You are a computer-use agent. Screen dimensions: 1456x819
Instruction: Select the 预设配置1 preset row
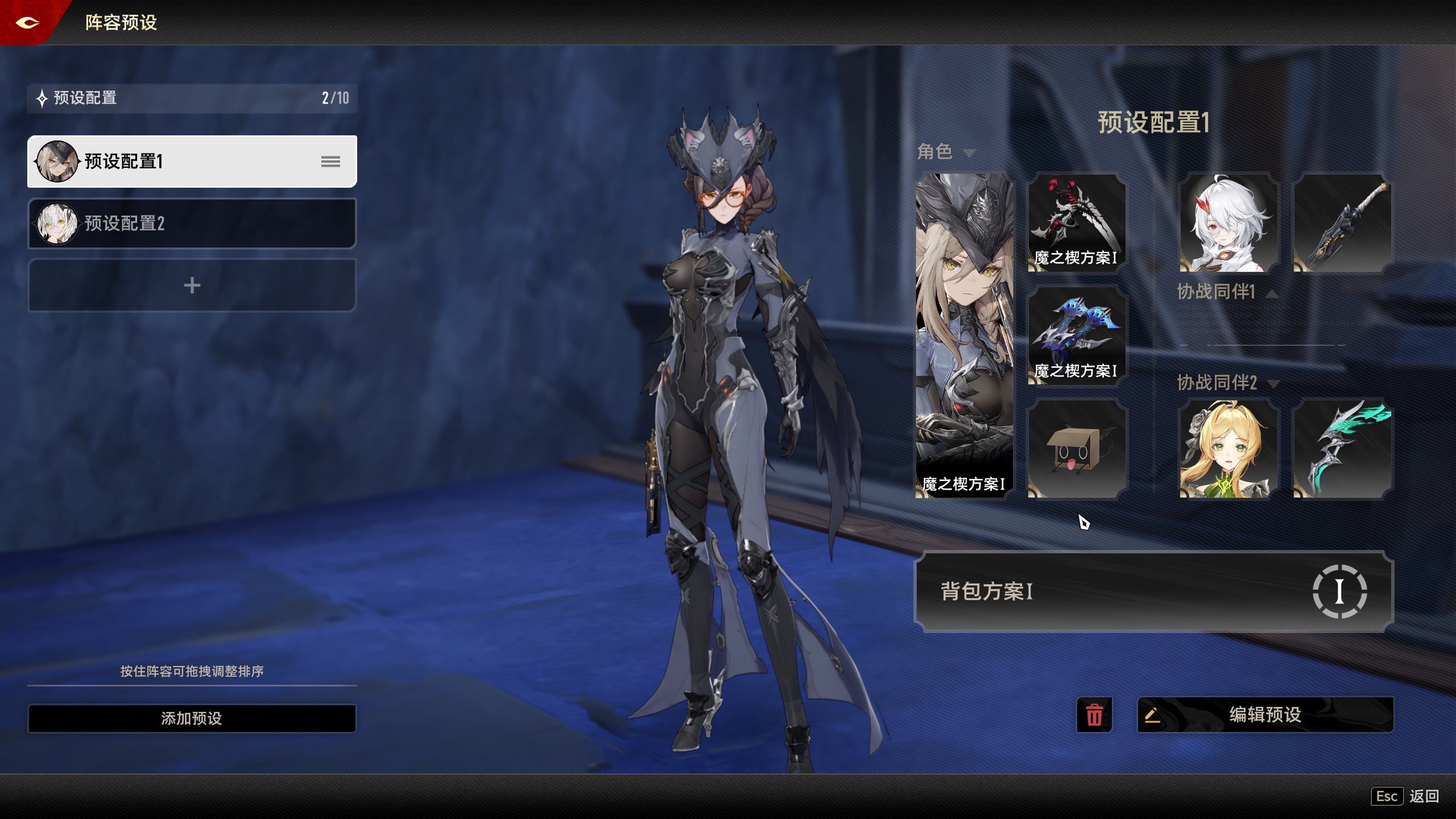click(192, 162)
